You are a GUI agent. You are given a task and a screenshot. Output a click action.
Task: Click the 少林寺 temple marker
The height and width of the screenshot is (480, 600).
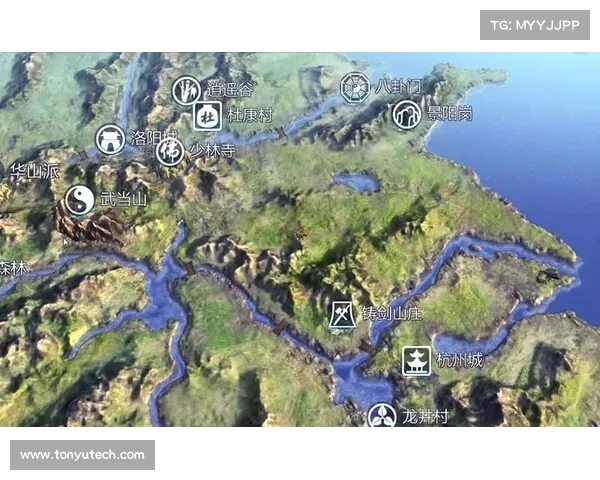coord(171,152)
